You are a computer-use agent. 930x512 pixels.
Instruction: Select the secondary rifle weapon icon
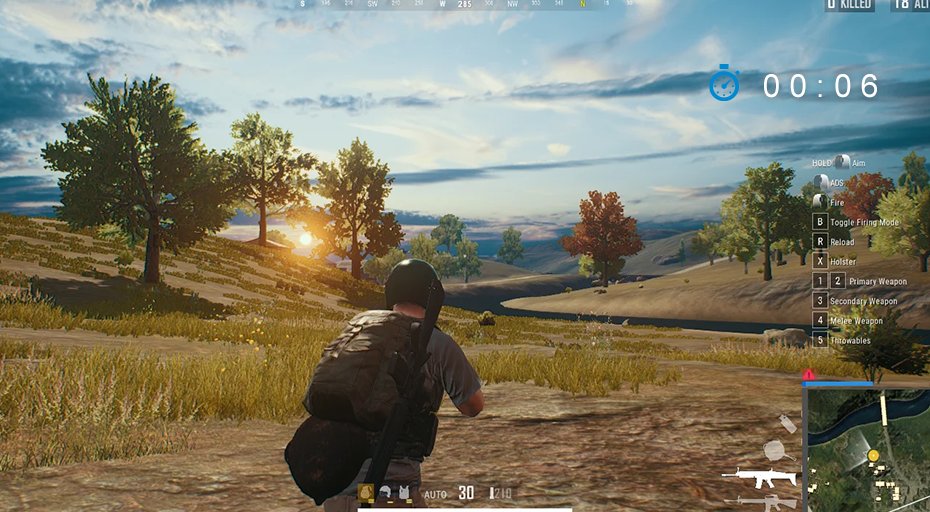click(x=766, y=501)
